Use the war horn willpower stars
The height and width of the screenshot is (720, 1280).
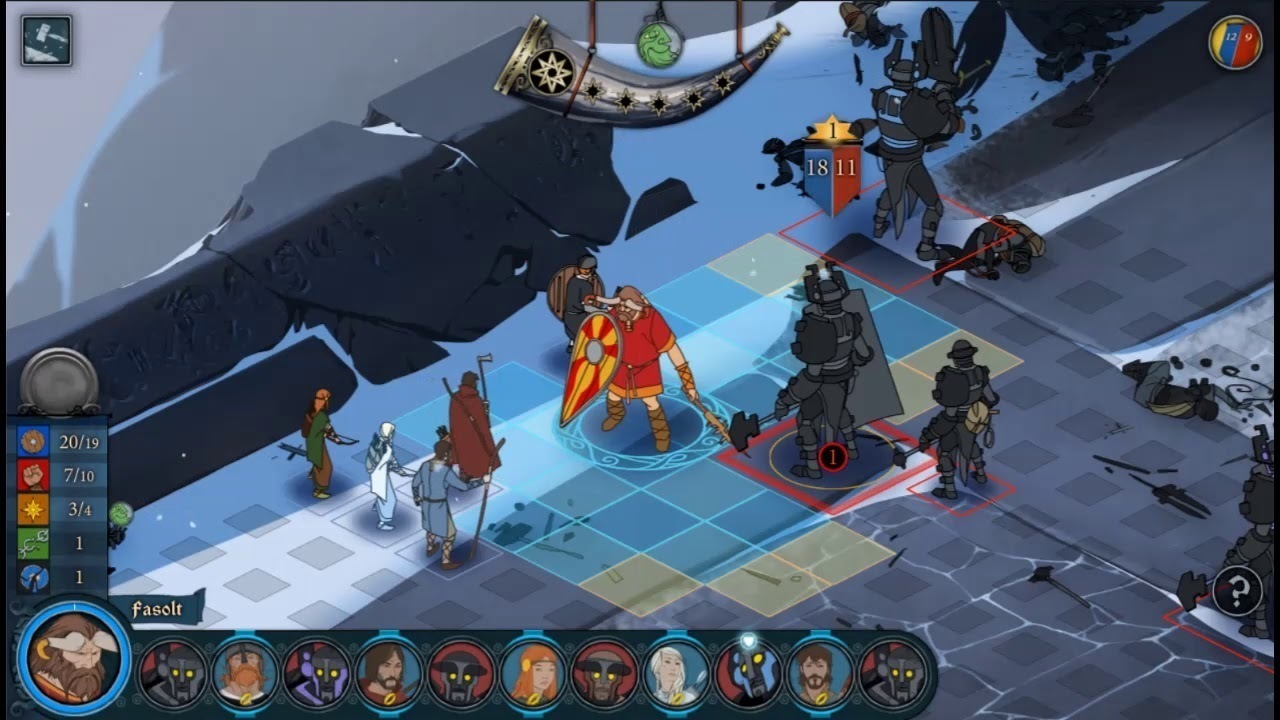(551, 72)
